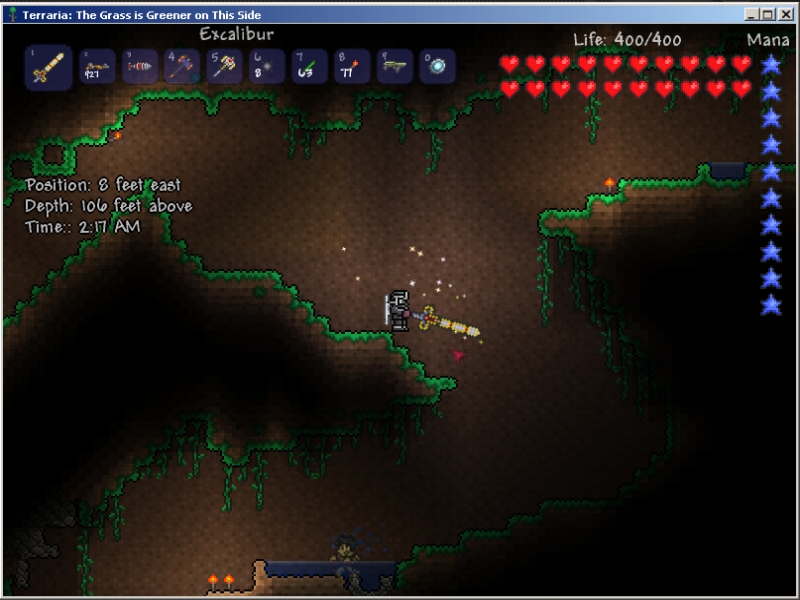Use the magic mirror in slot 0
This screenshot has height=600, width=800.
click(436, 67)
